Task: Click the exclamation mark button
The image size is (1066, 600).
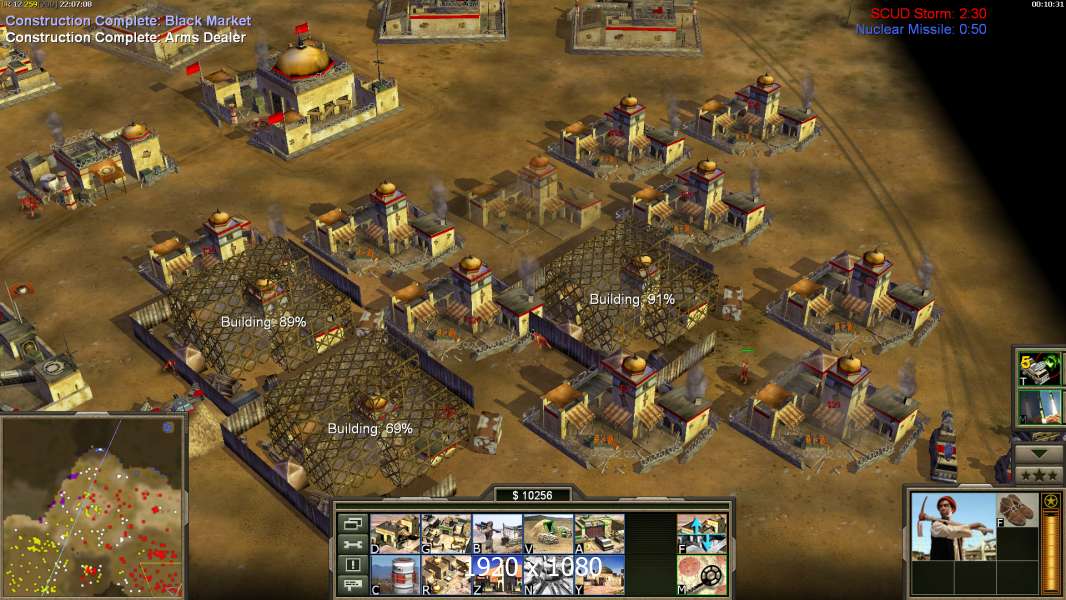Action: [x=352, y=565]
